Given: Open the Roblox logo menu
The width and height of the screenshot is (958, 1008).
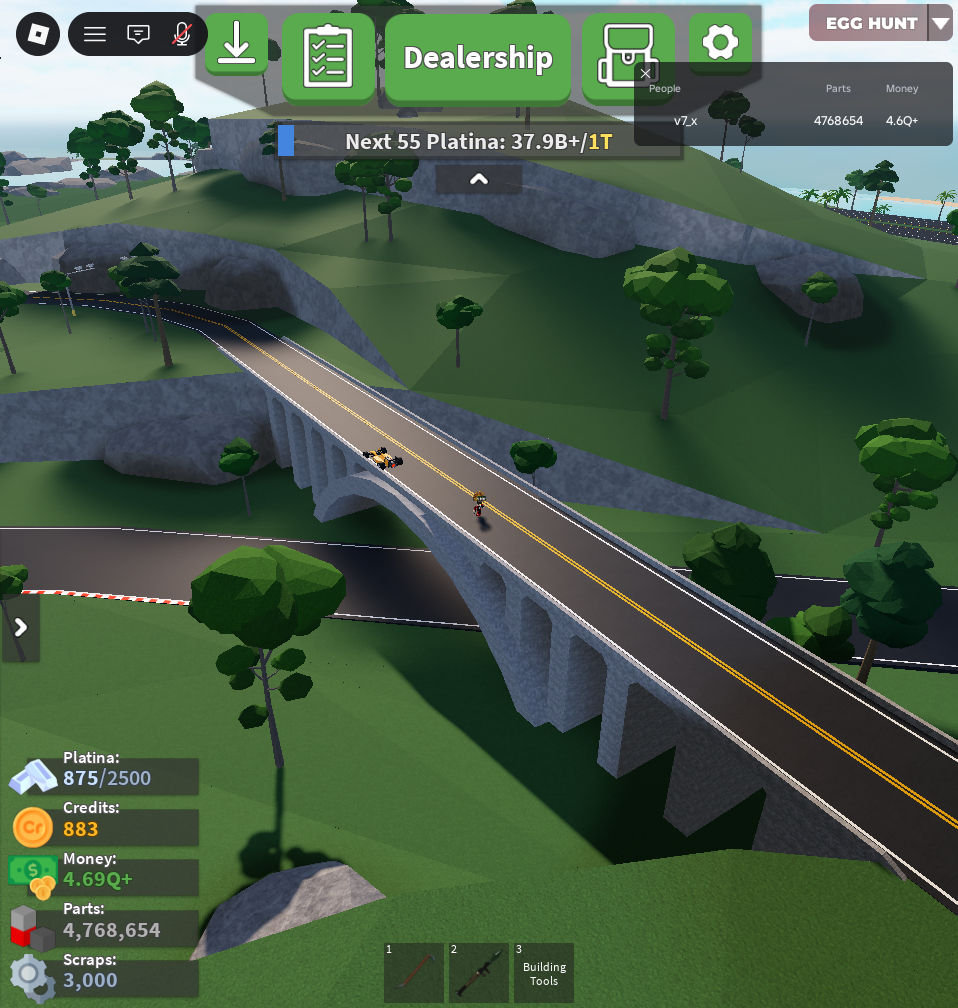Looking at the screenshot, I should point(38,35).
